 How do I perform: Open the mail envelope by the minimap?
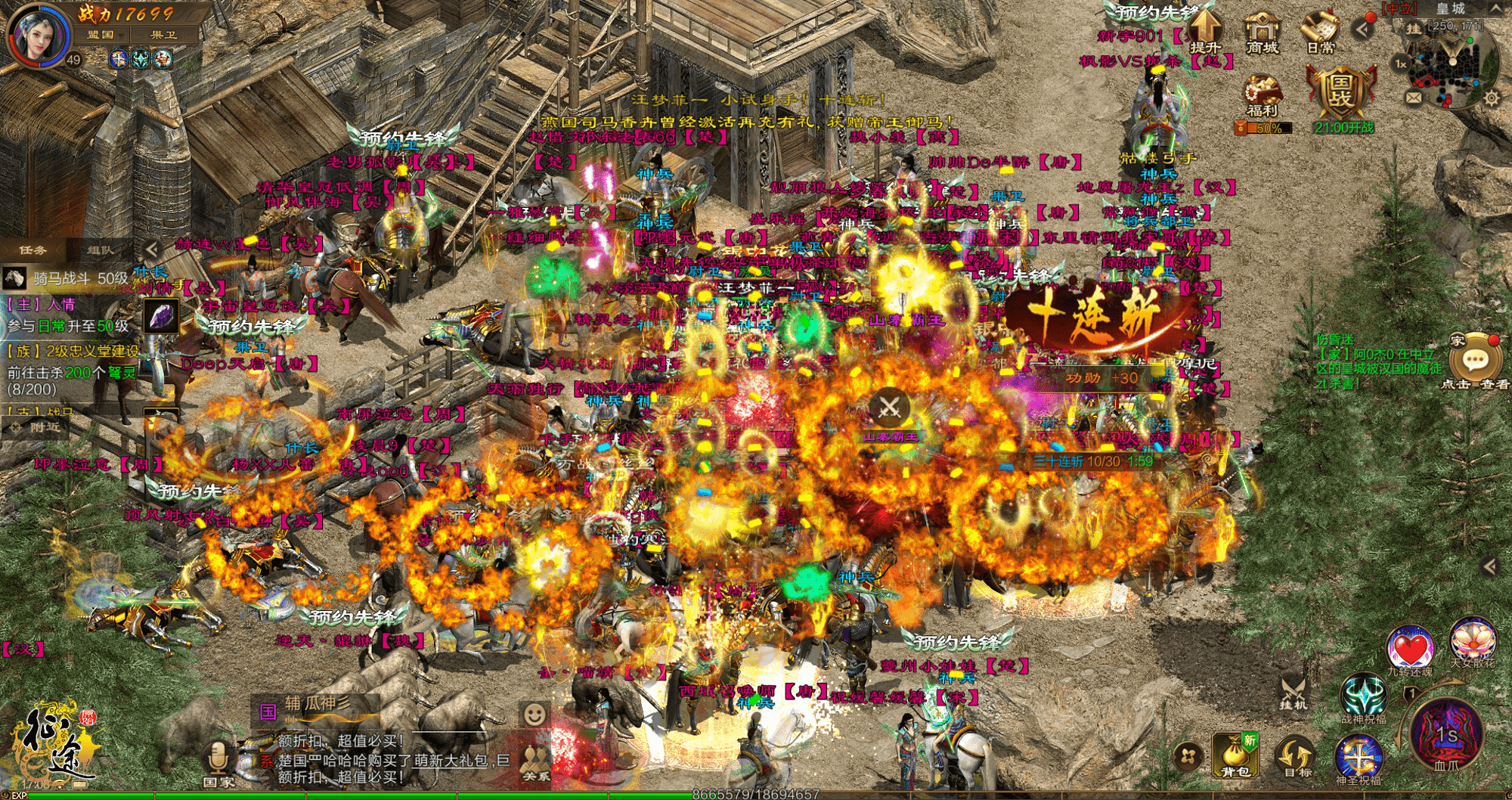pyautogui.click(x=1413, y=98)
